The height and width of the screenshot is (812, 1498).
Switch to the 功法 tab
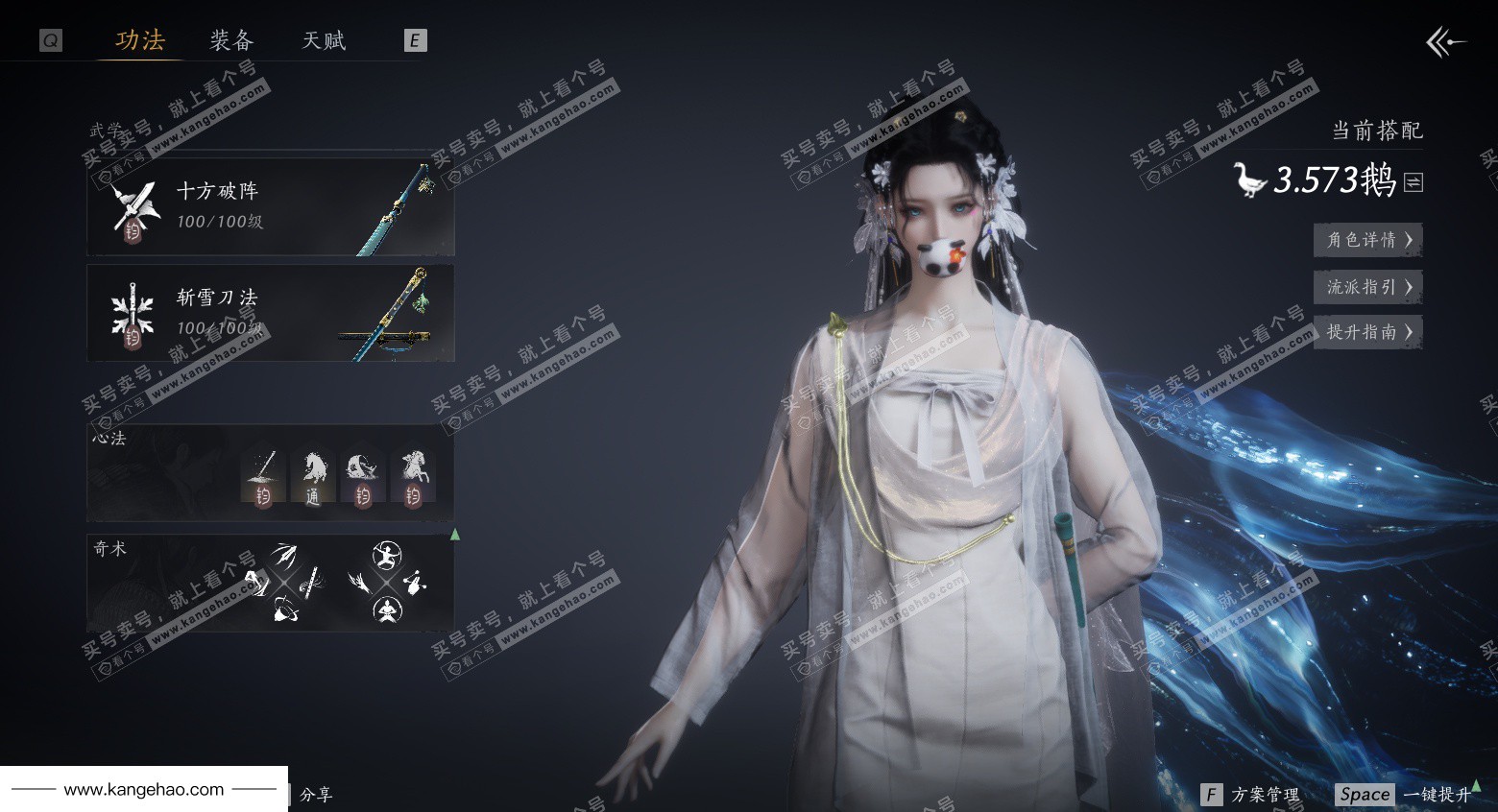[x=140, y=40]
